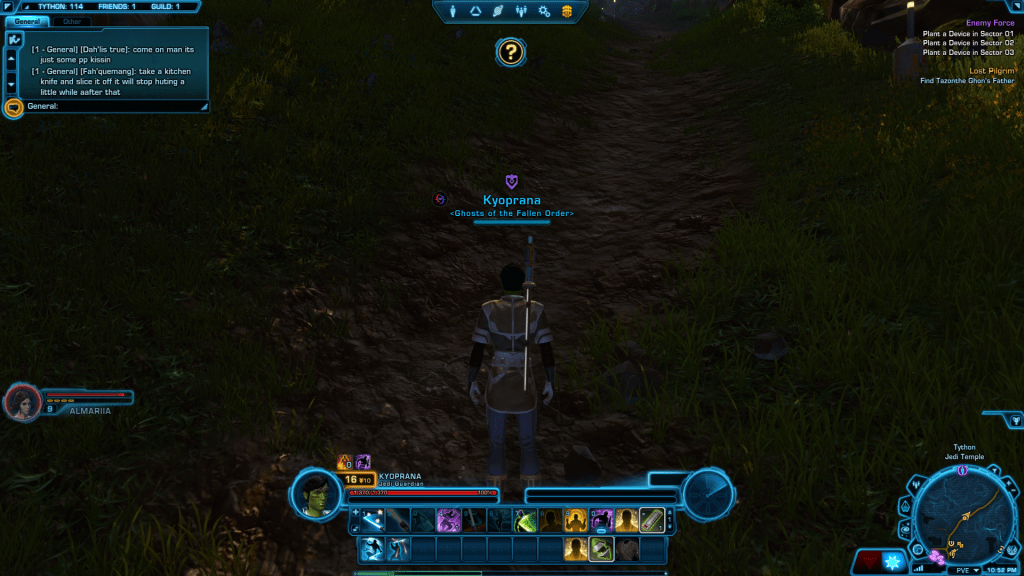Open the help question mark button
This screenshot has height=576, width=1024.
(511, 52)
